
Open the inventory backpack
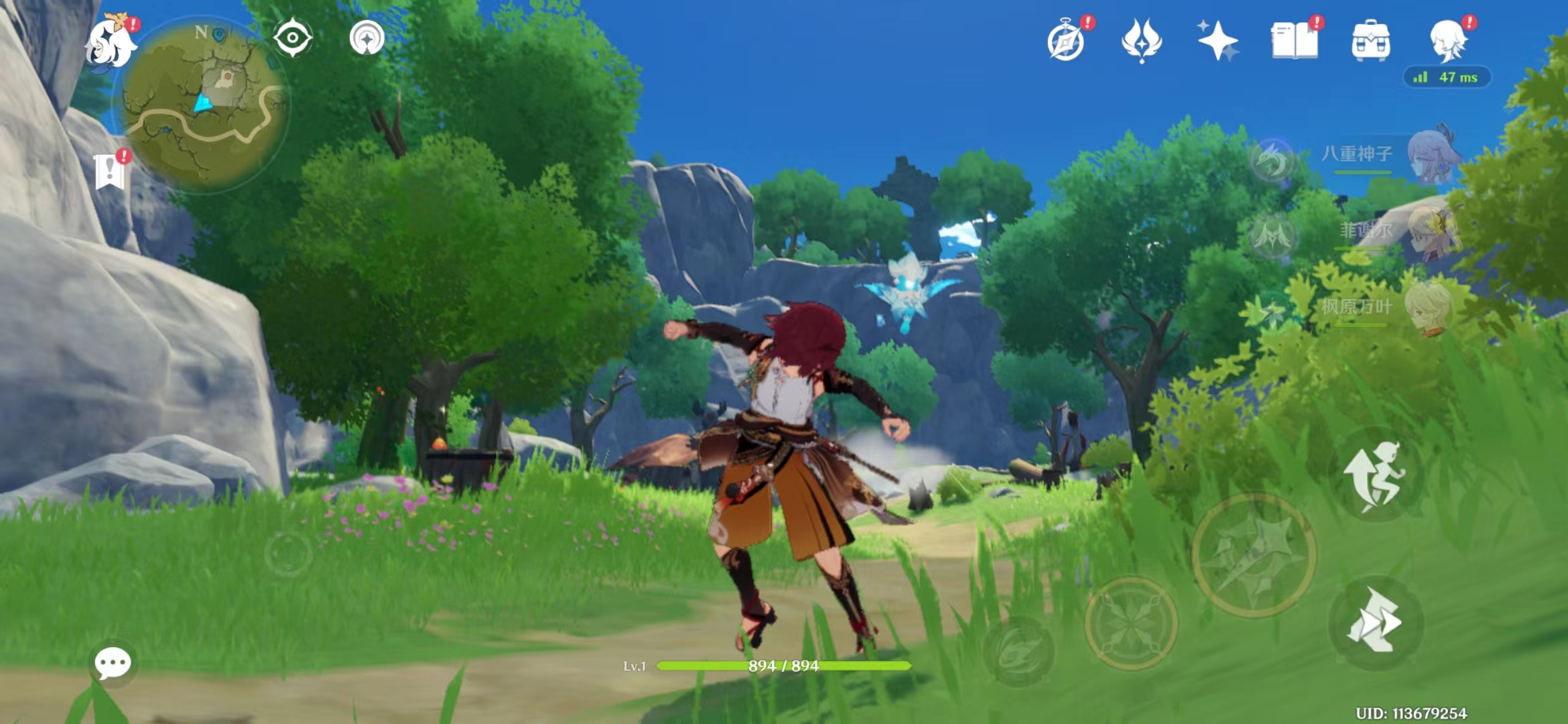(x=1371, y=40)
